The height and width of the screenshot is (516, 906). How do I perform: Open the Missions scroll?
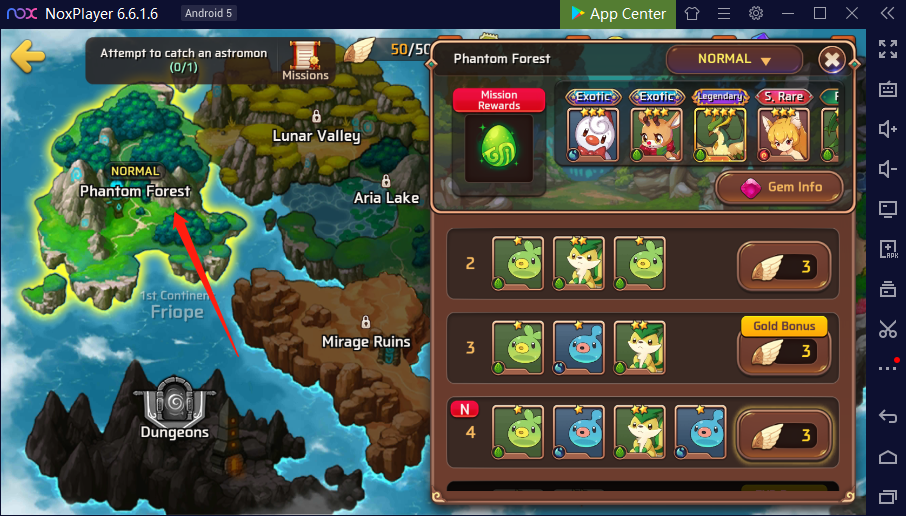click(x=305, y=60)
